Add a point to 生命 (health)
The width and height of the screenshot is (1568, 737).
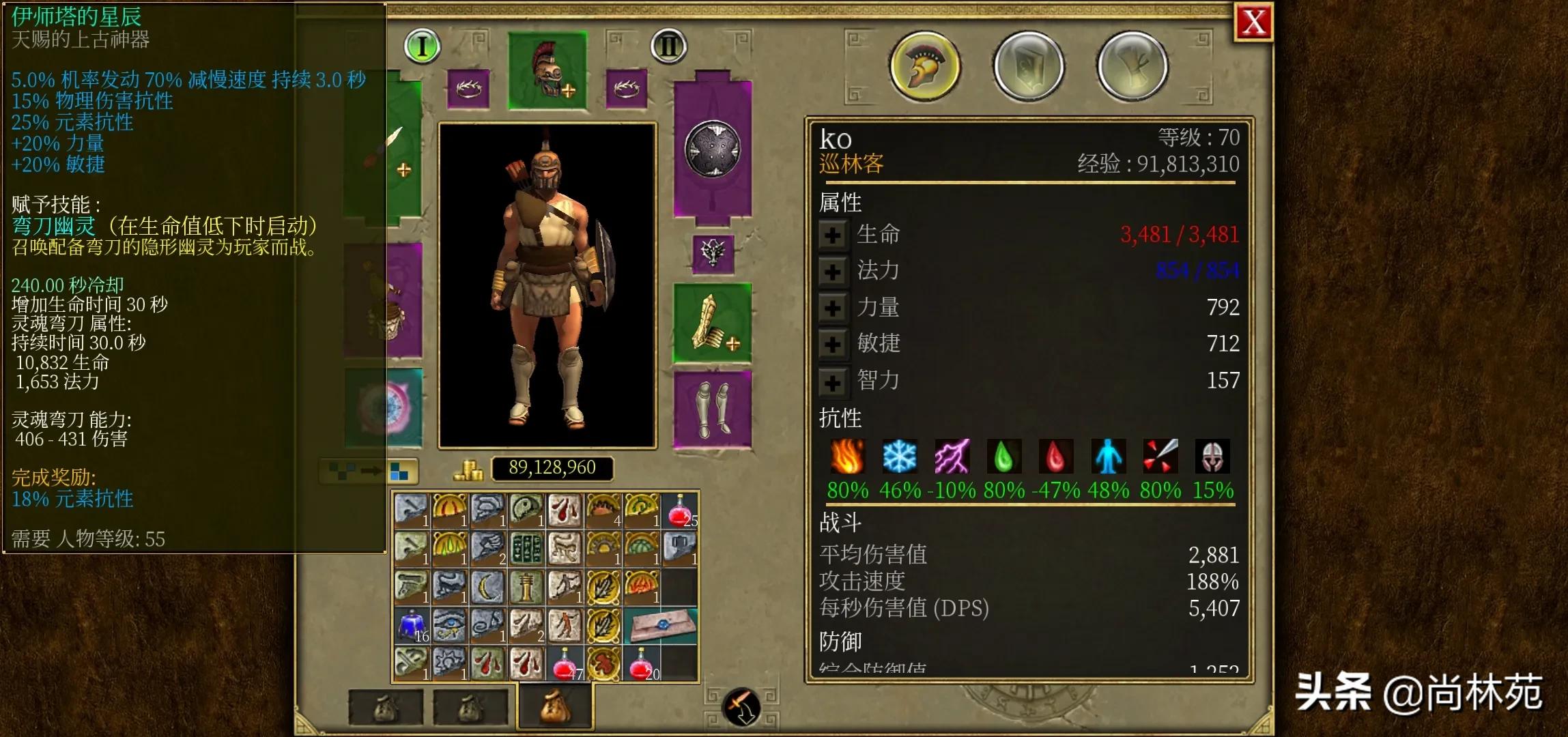tap(832, 235)
